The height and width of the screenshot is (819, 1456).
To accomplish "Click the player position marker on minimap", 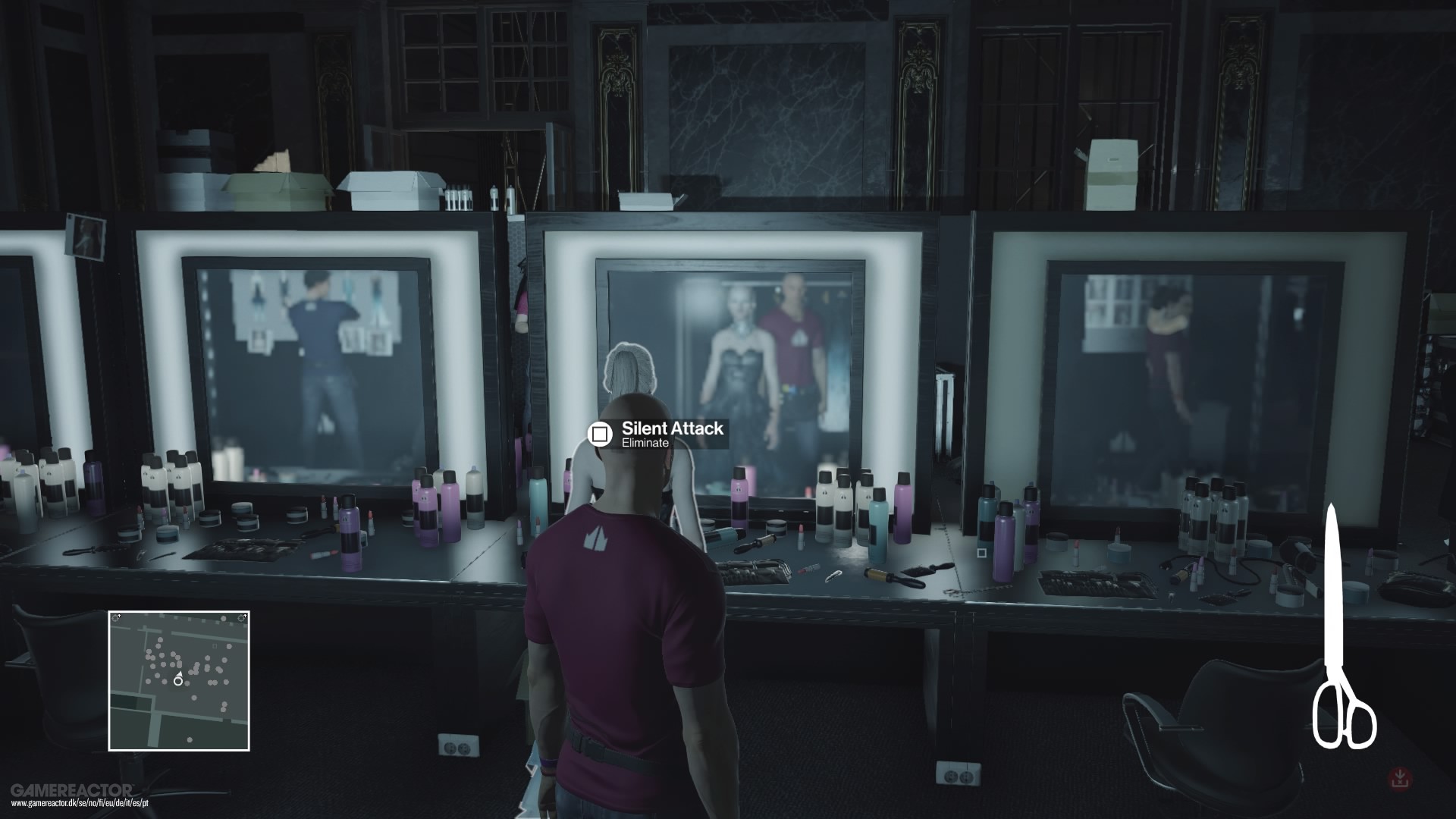I will pos(178,681).
